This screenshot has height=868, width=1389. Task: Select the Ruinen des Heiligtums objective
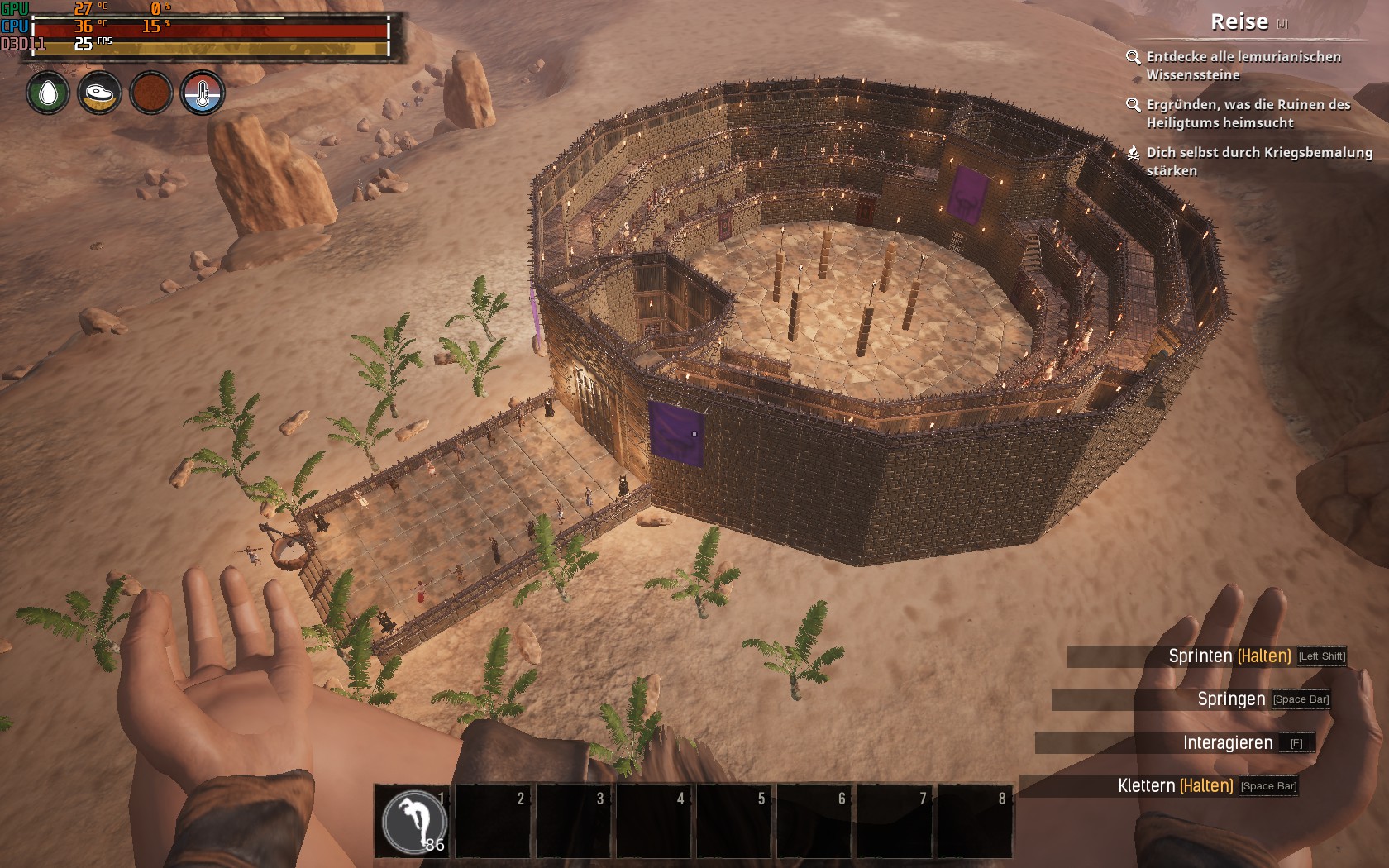pyautogui.click(x=1248, y=113)
